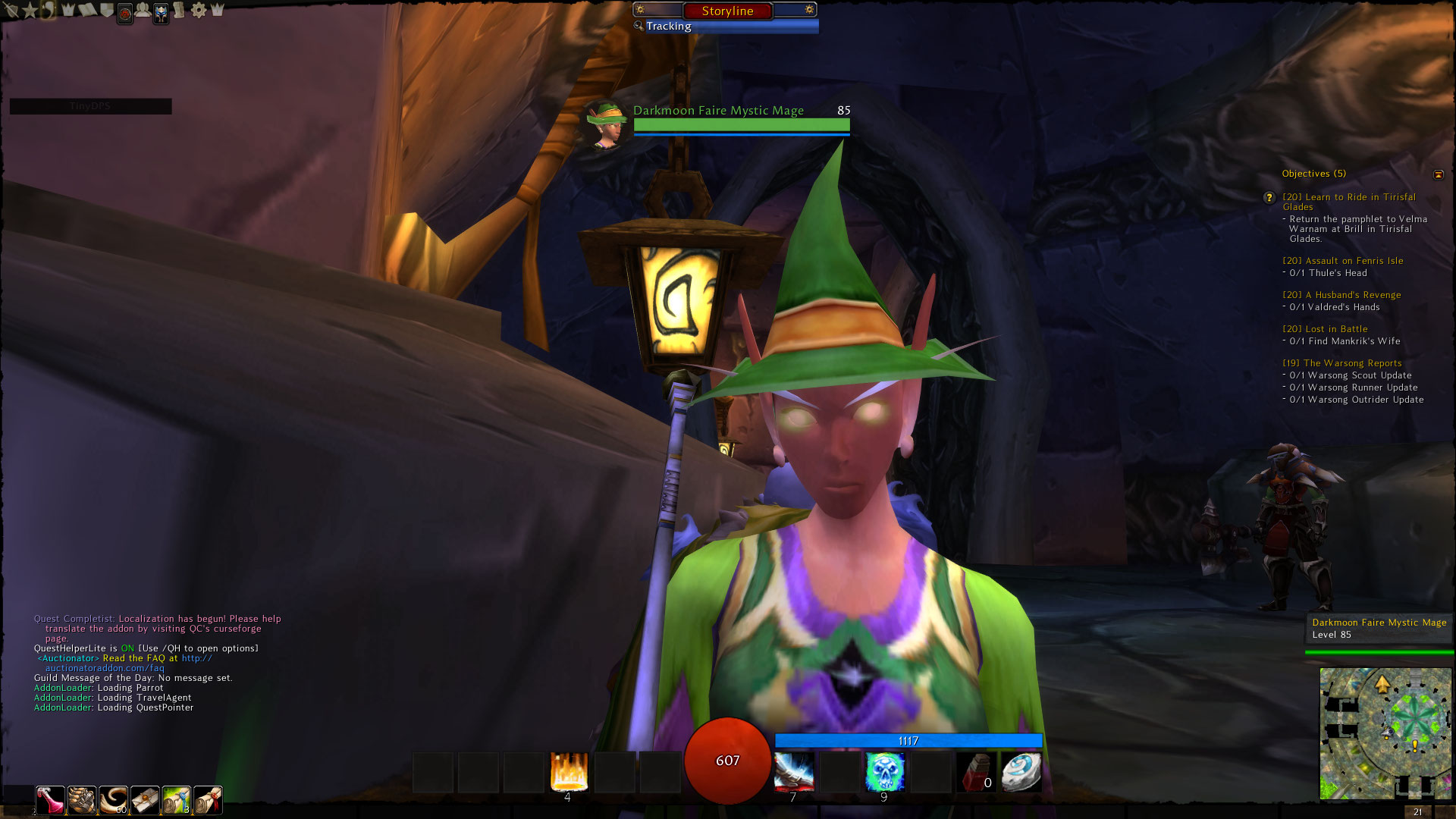Viewport: 1456px width, 819px height.
Task: Use the red potion hotbar slot
Action: 975,772
